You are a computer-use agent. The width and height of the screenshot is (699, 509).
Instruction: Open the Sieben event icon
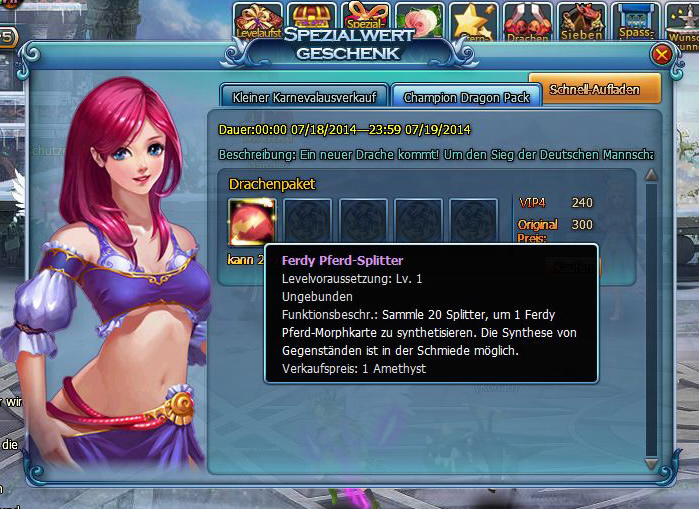(x=581, y=20)
